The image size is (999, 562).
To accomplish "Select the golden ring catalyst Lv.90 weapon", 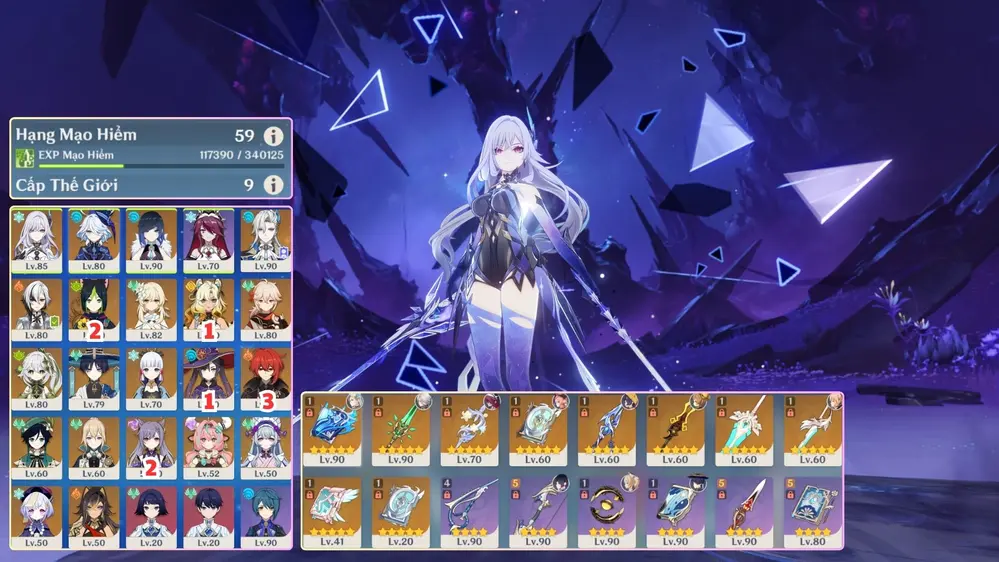I will coord(607,511).
